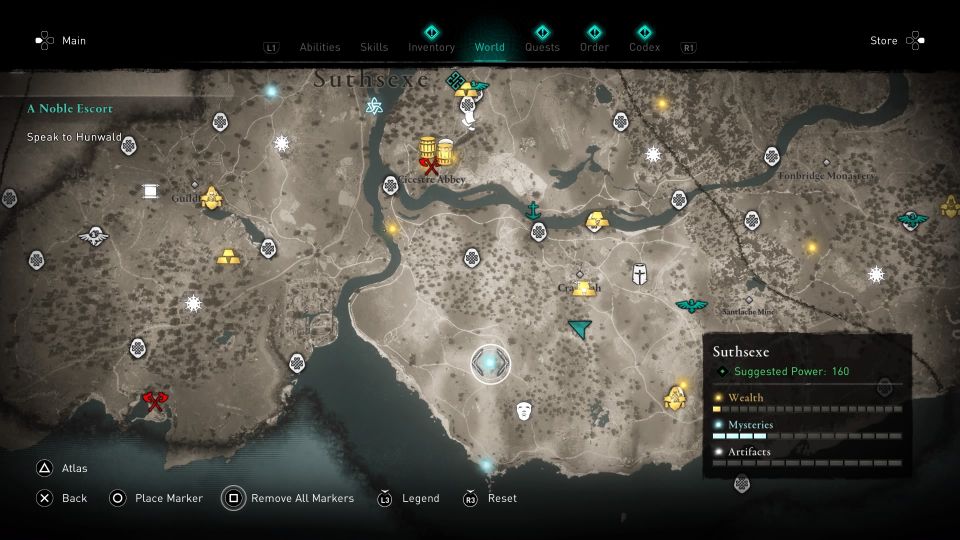Open the Skills tab
The width and height of the screenshot is (960, 540).
(x=374, y=47)
